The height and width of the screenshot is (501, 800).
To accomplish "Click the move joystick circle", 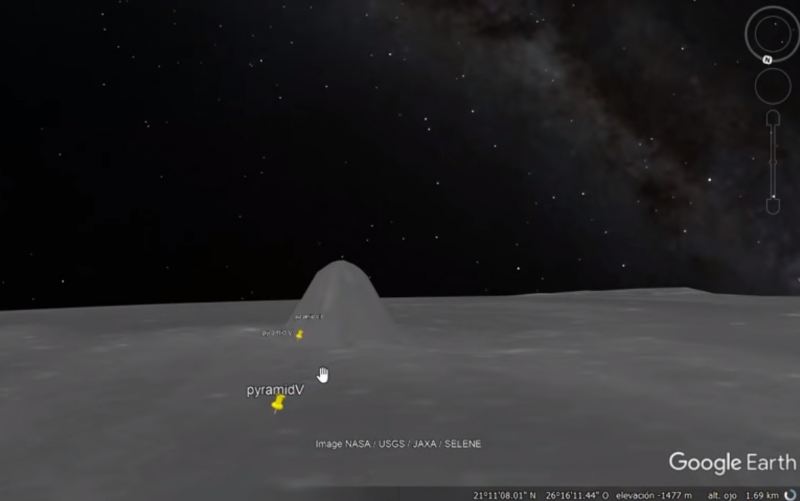I will pos(773,86).
